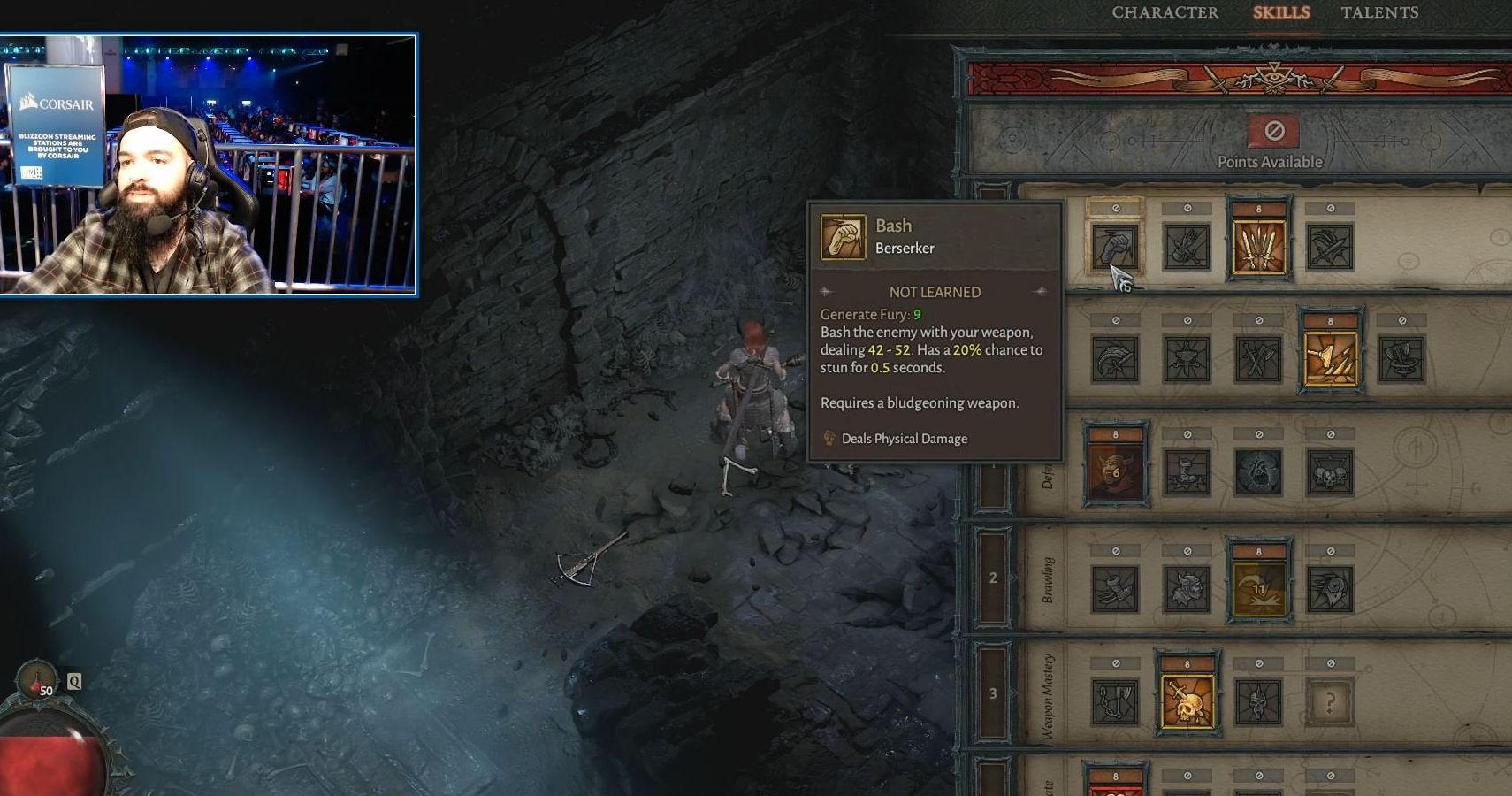Select the spiked skull helmet skill icon

click(x=1258, y=702)
